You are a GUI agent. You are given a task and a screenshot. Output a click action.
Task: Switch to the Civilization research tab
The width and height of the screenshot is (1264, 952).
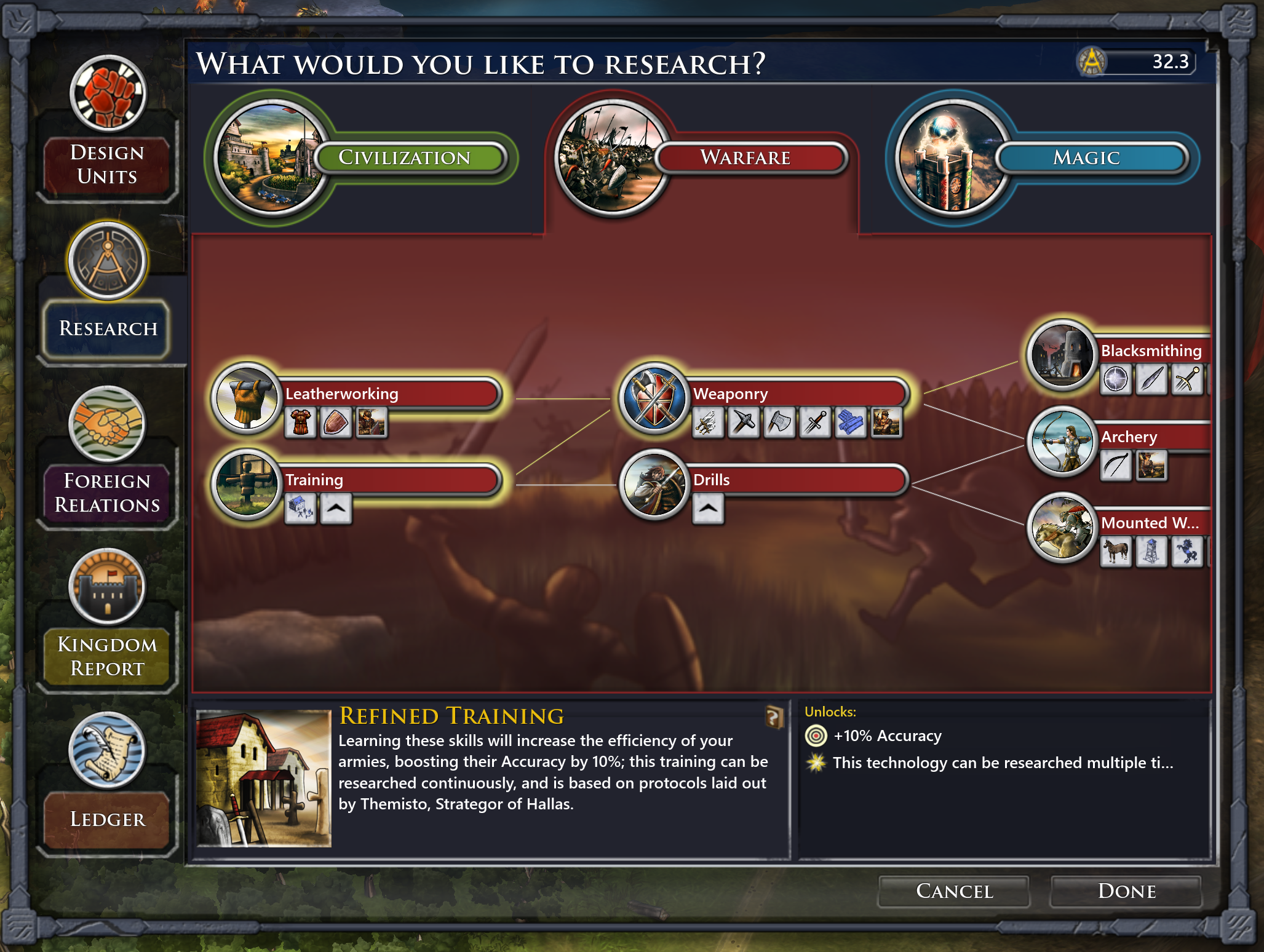(404, 157)
